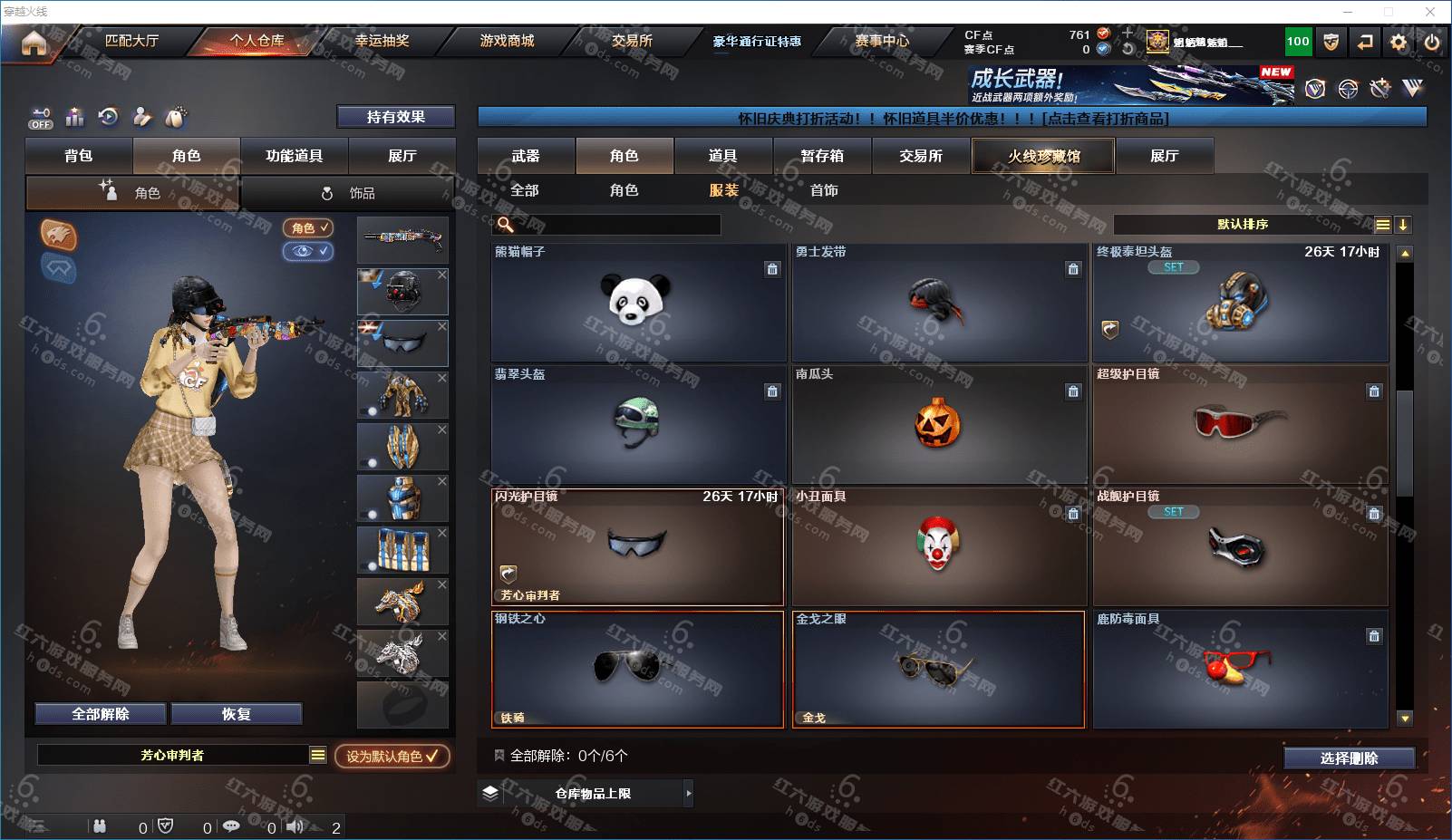The width and height of the screenshot is (1452, 840).
Task: Go back to the home lobby icon
Action: (x=34, y=43)
